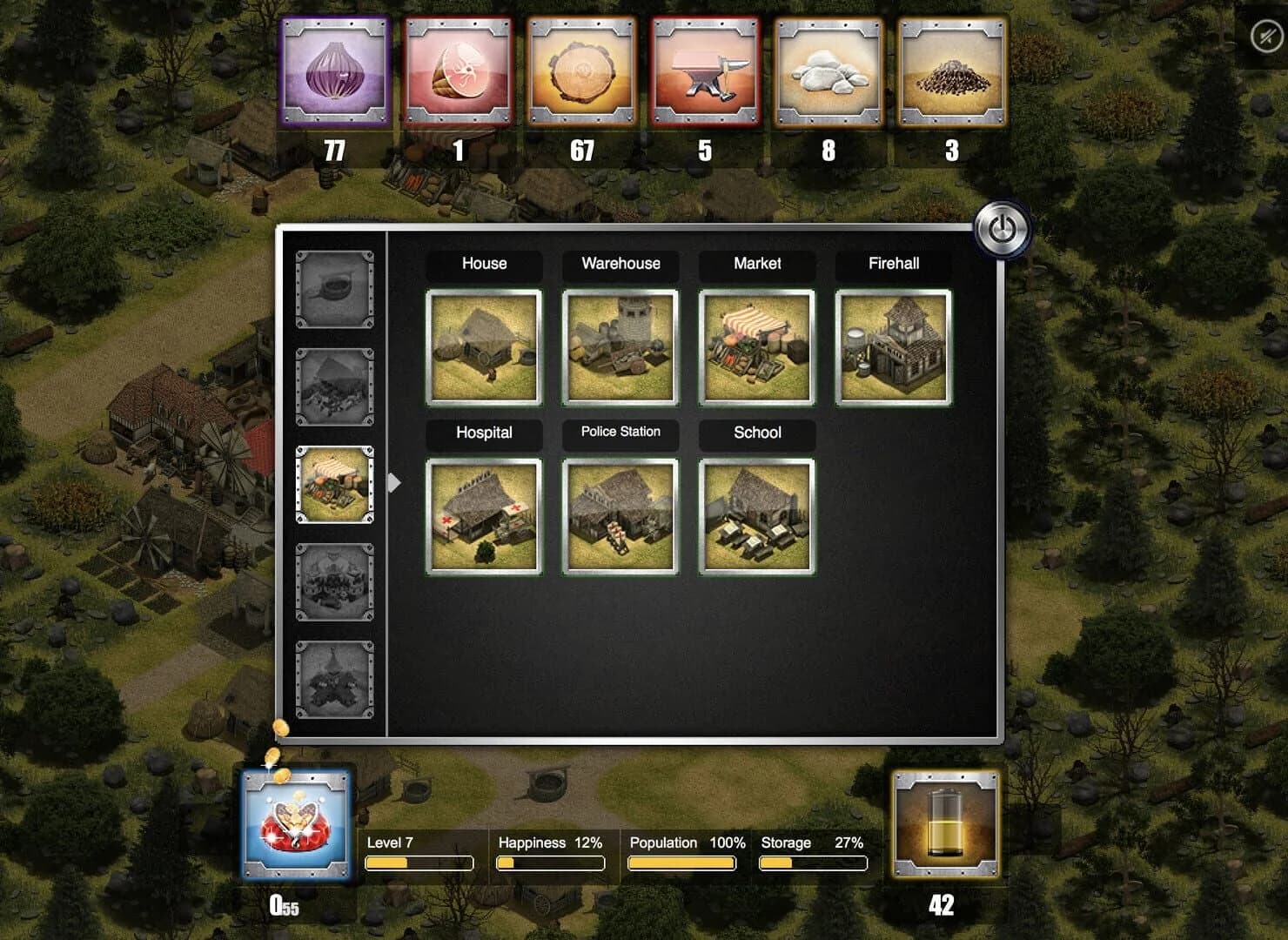Select the Warehouse building thumbnail
Screen dimensions: 1288x940
pos(620,346)
